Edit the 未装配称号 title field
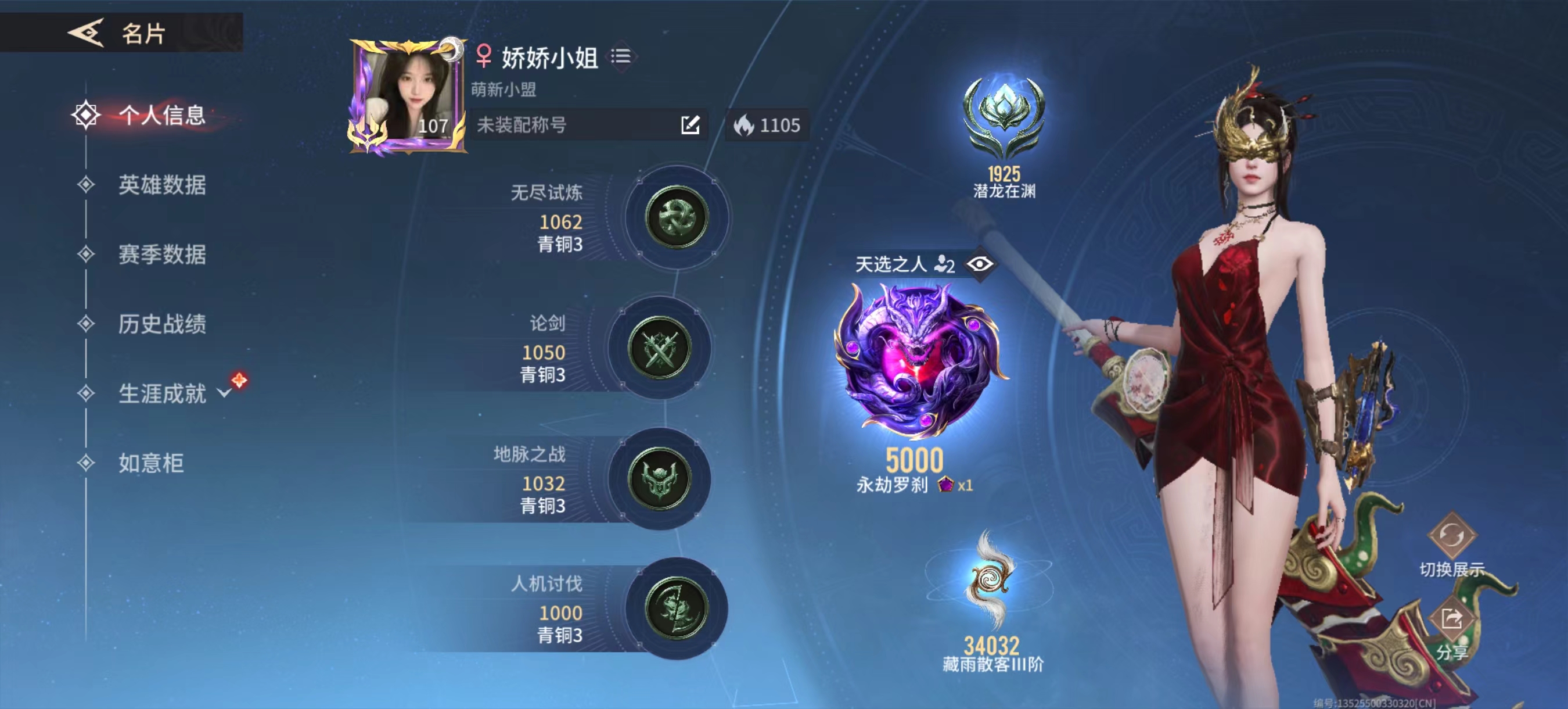 pyautogui.click(x=690, y=126)
